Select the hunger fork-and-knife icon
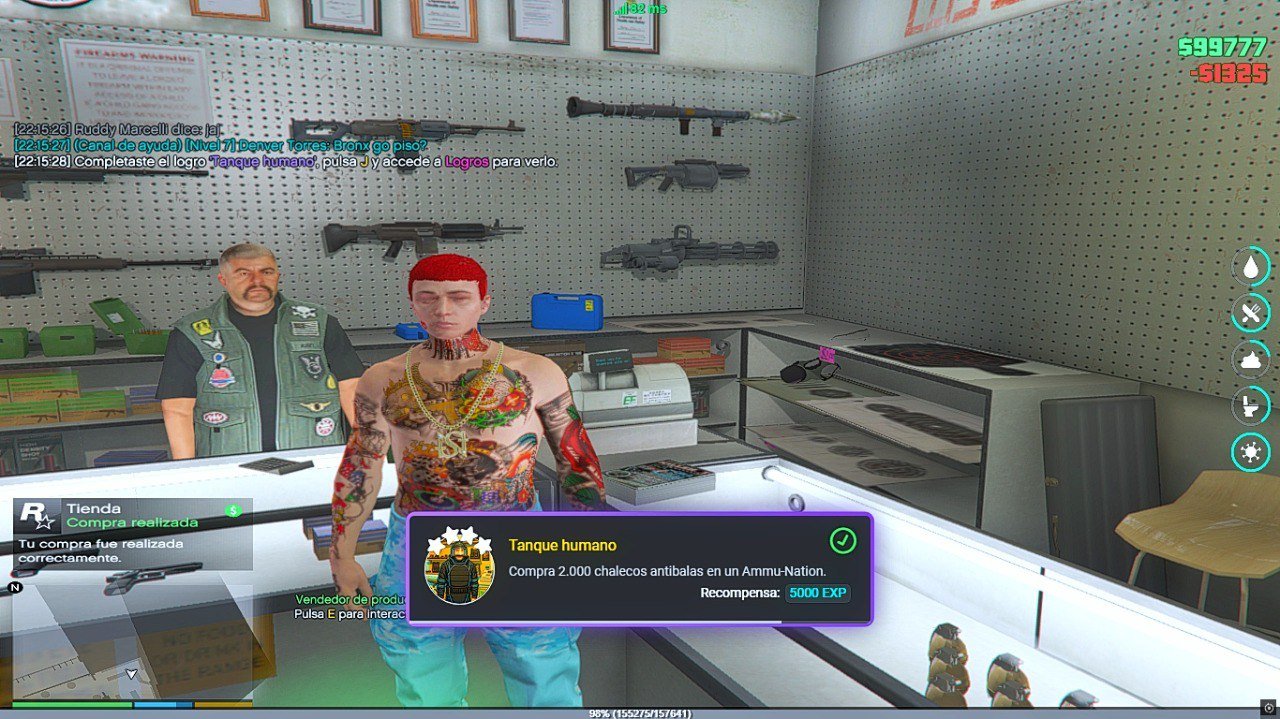This screenshot has width=1280, height=719. tap(1250, 313)
